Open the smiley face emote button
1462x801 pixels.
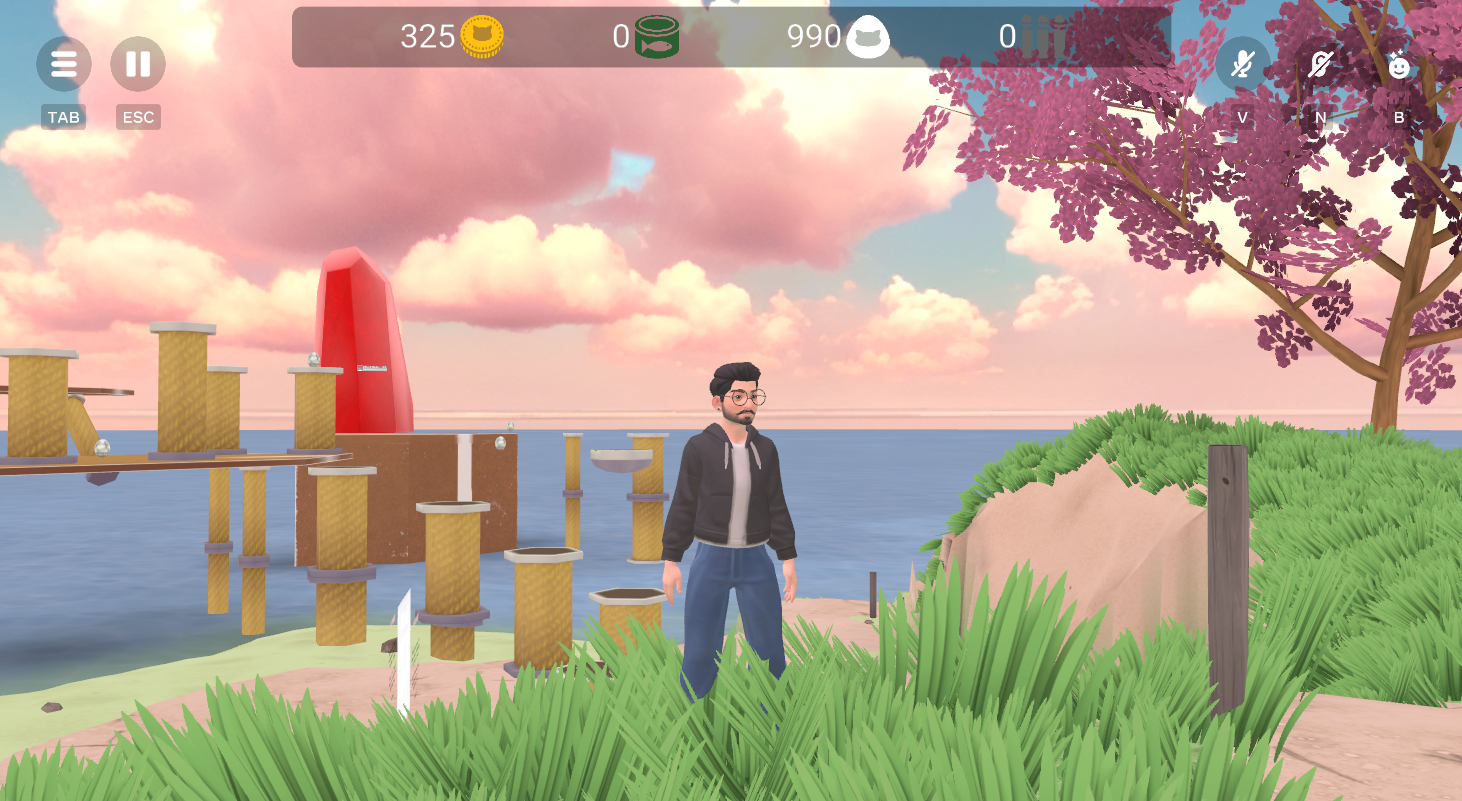(x=1398, y=66)
